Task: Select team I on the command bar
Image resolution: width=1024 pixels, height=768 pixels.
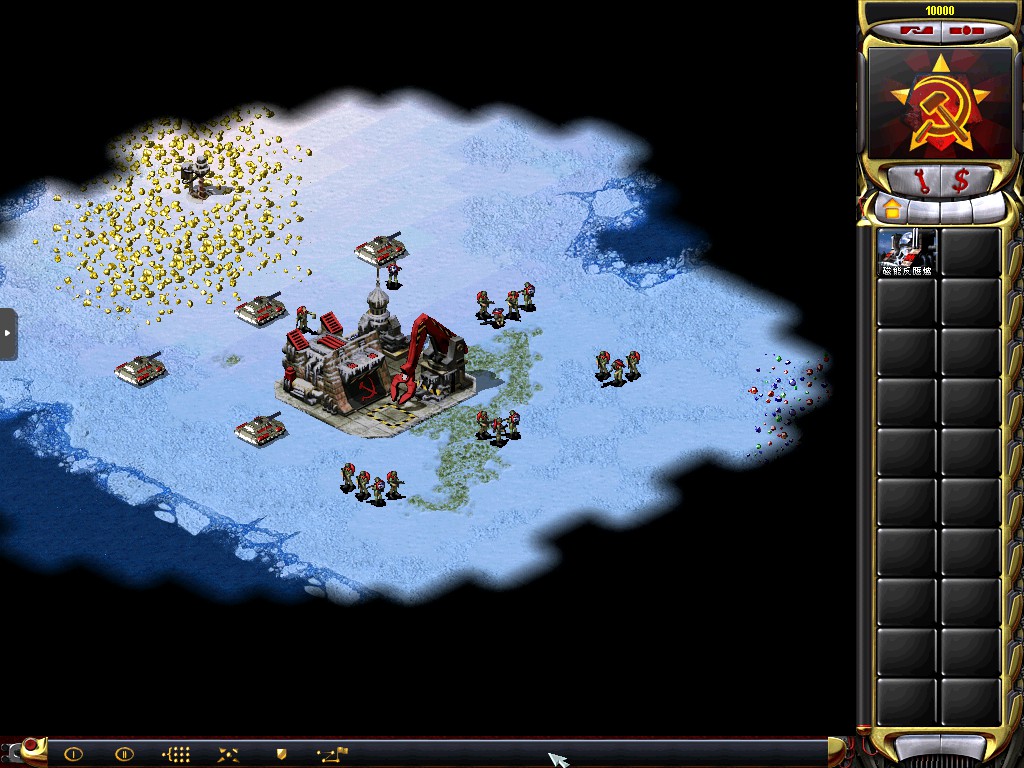Action: click(73, 754)
